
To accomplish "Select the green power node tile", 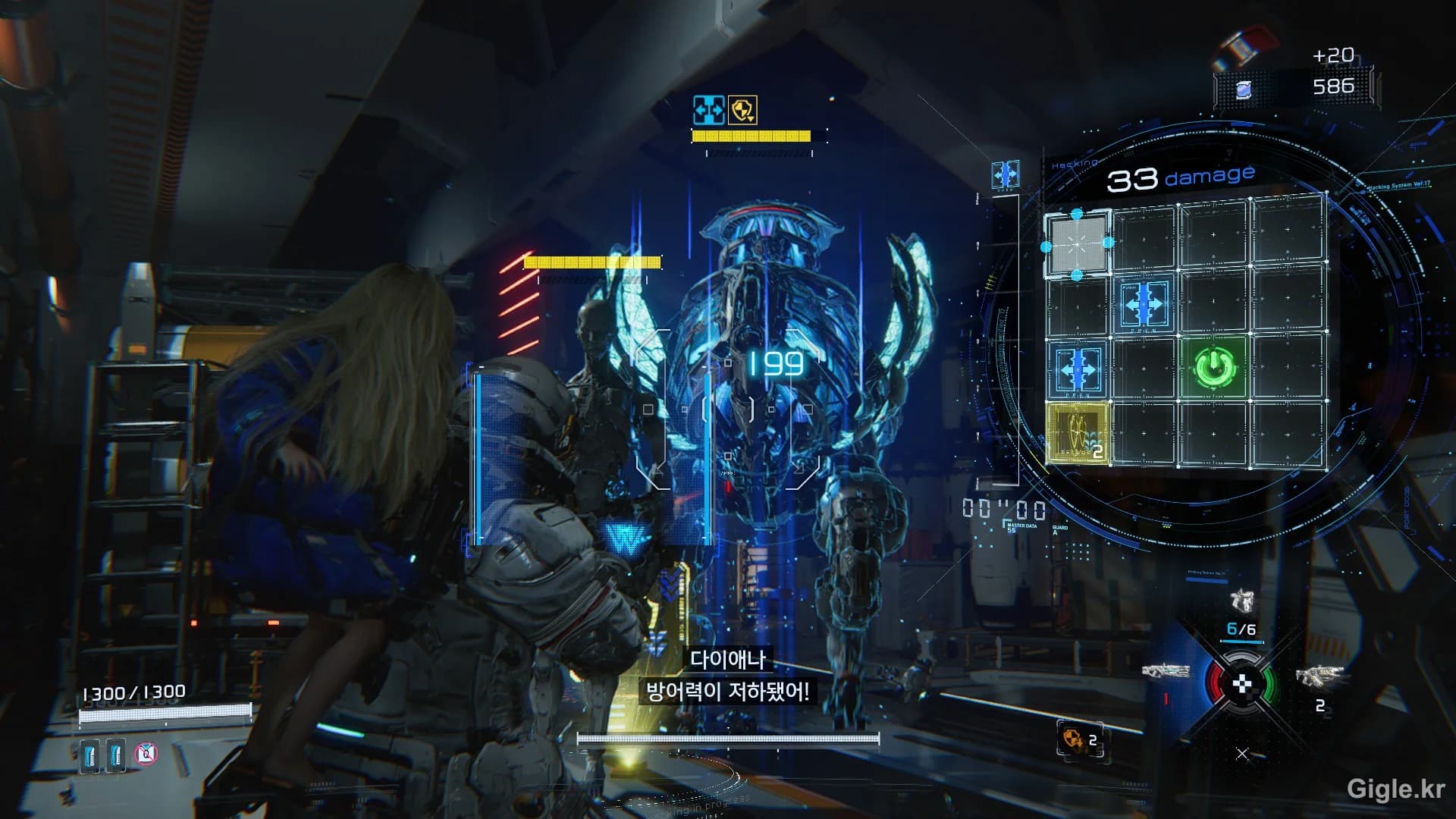I will 1215,368.
